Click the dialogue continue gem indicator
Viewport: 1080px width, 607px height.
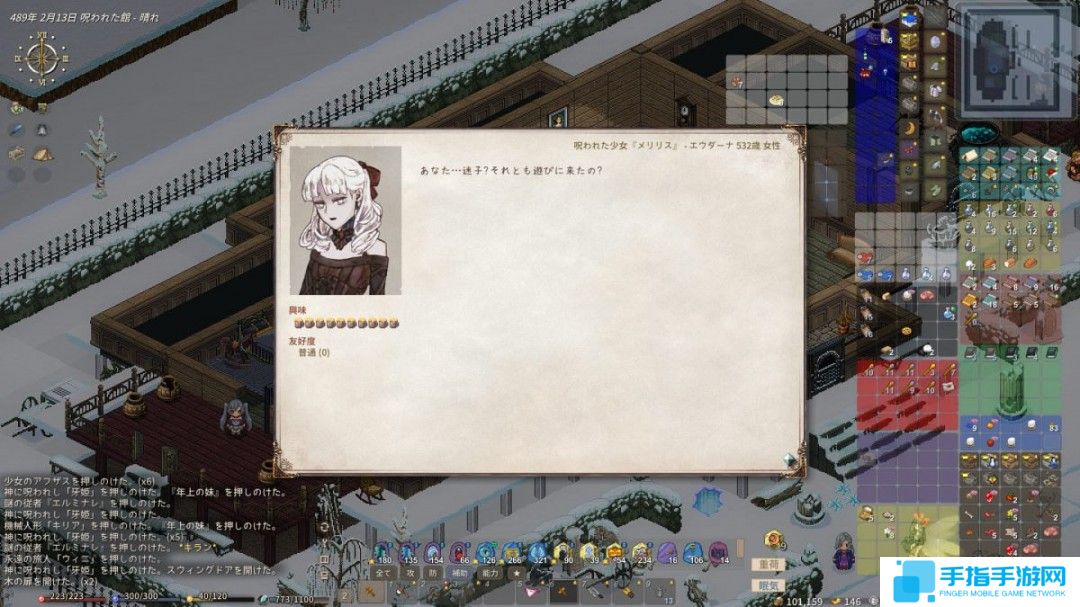pyautogui.click(x=790, y=459)
